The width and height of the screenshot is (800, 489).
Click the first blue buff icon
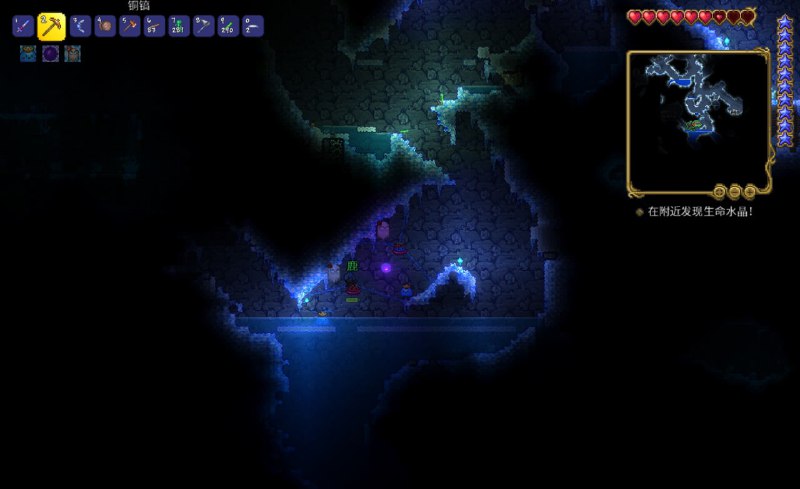tap(28, 54)
